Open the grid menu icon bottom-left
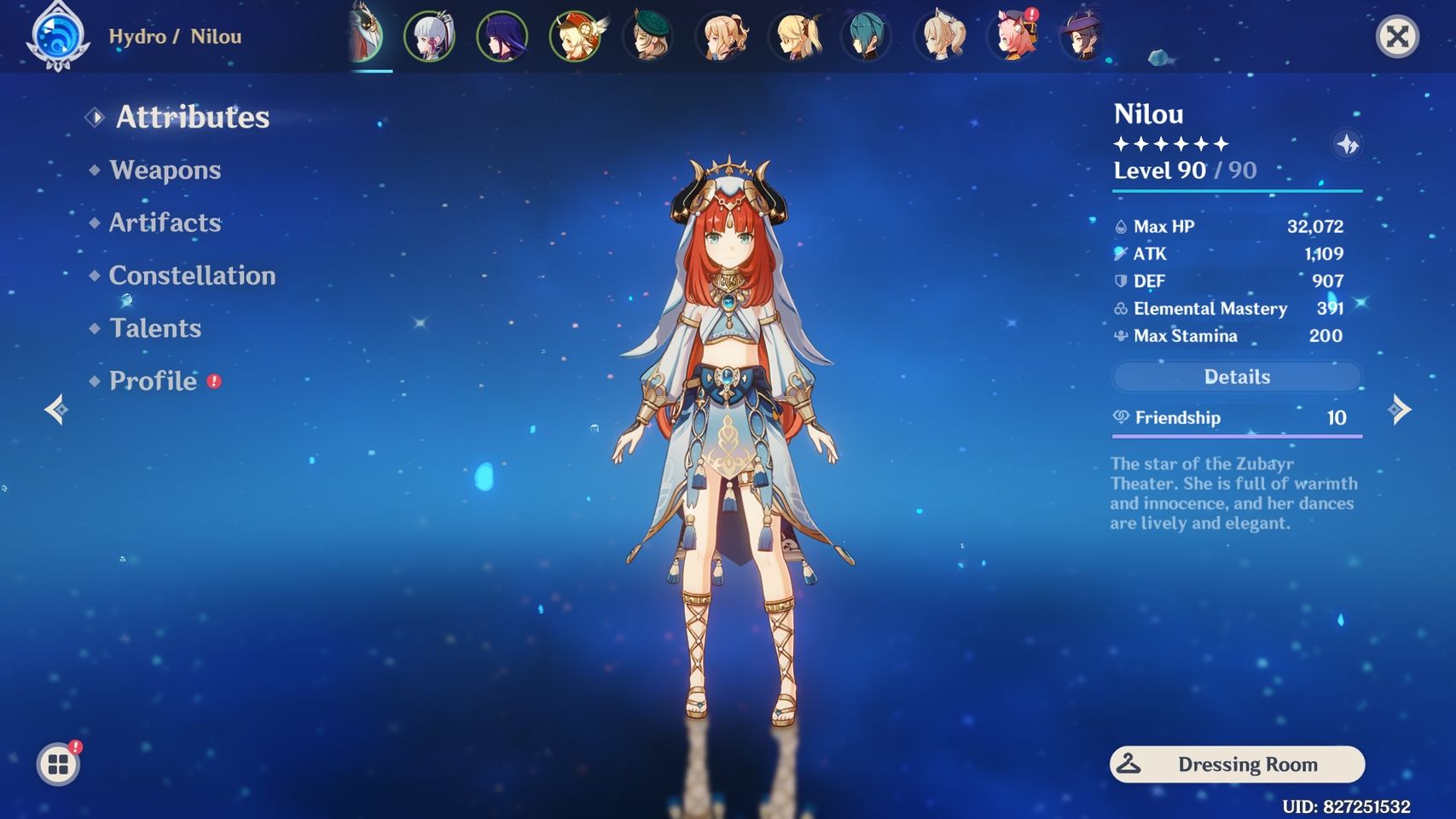Image resolution: width=1456 pixels, height=819 pixels. coord(58,765)
